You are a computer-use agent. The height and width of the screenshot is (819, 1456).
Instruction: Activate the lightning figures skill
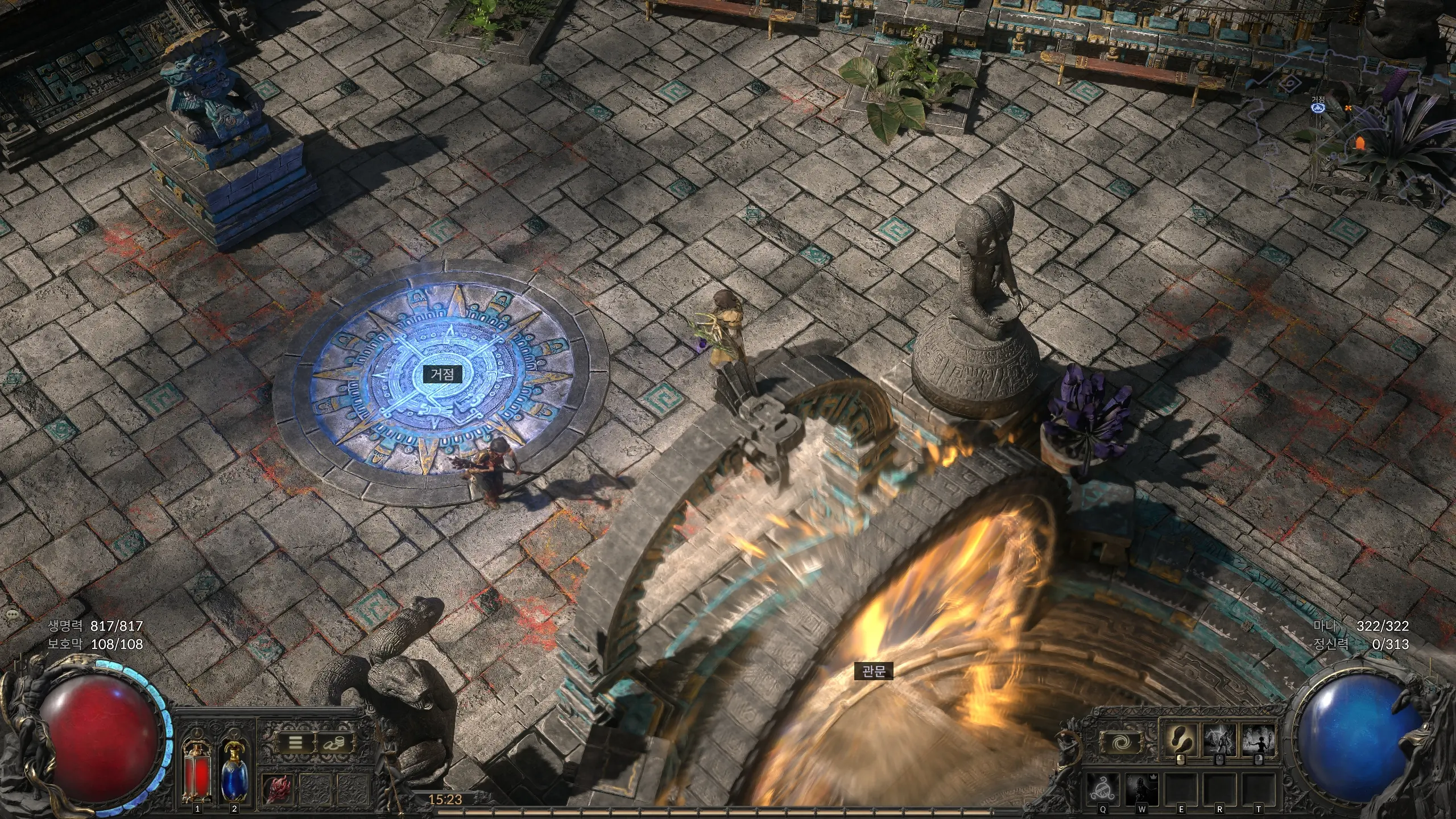[x=1219, y=739]
